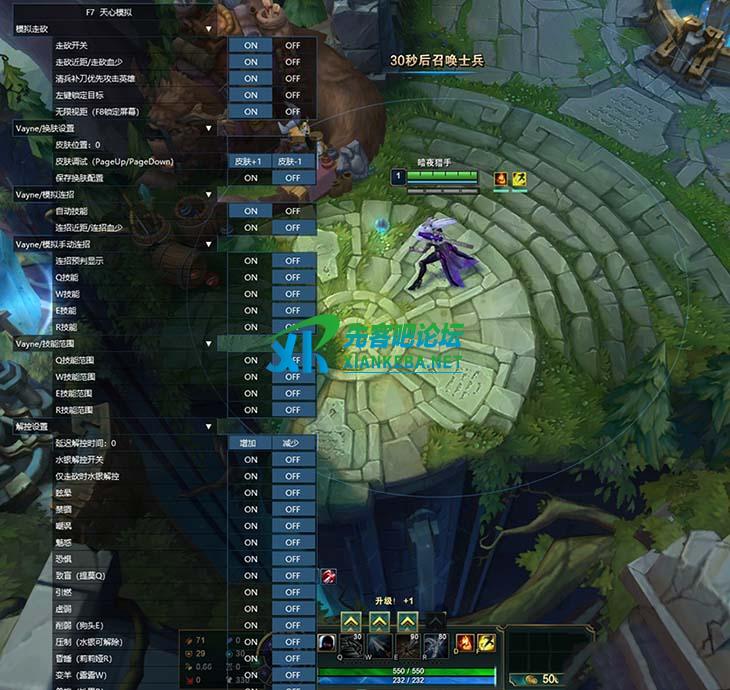Viewport: 730px width, 690px height.
Task: Collapse the Vayne/换肤设置 section
Action: point(209,128)
